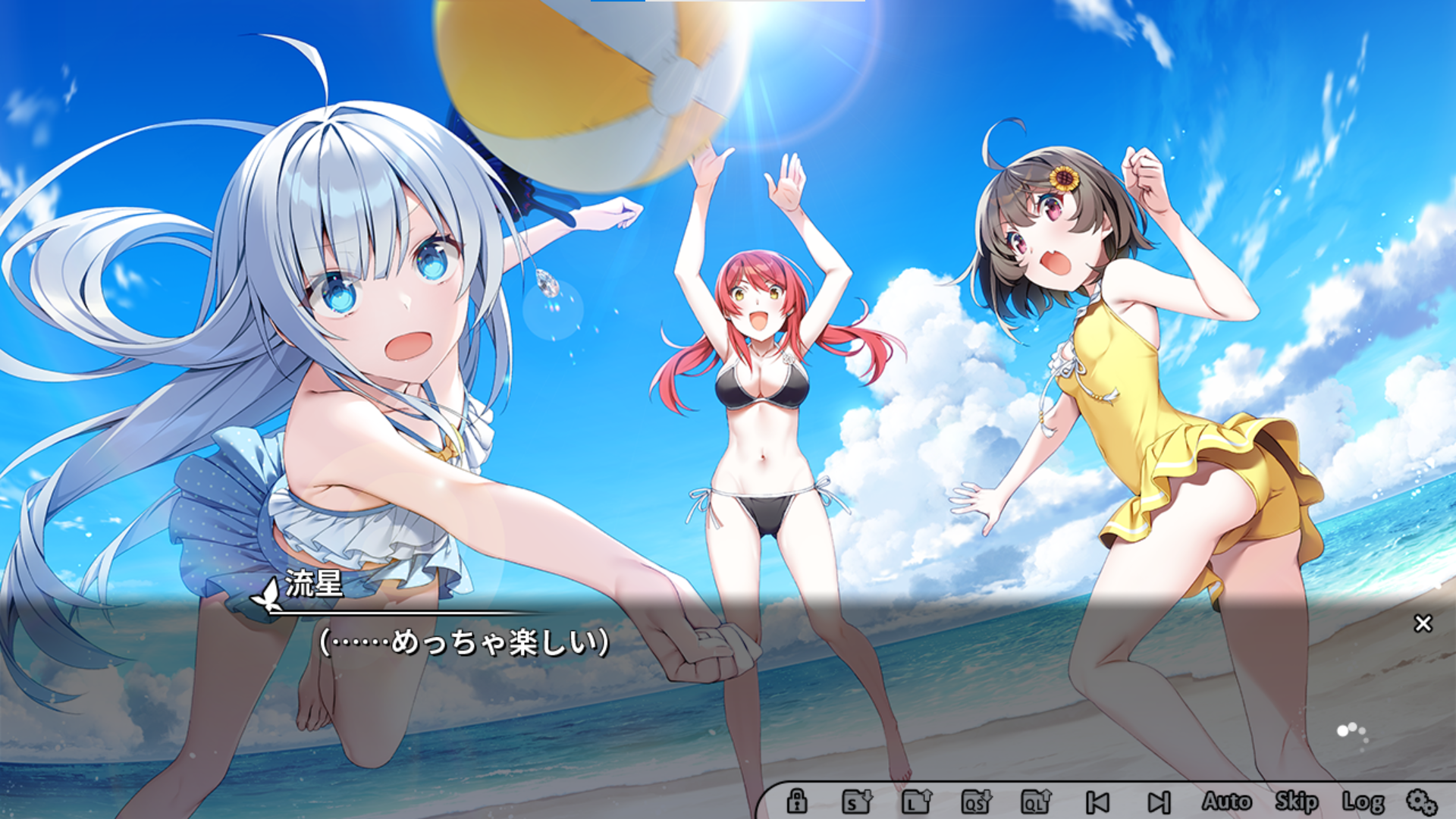Open settings via the gears icon

click(1422, 802)
